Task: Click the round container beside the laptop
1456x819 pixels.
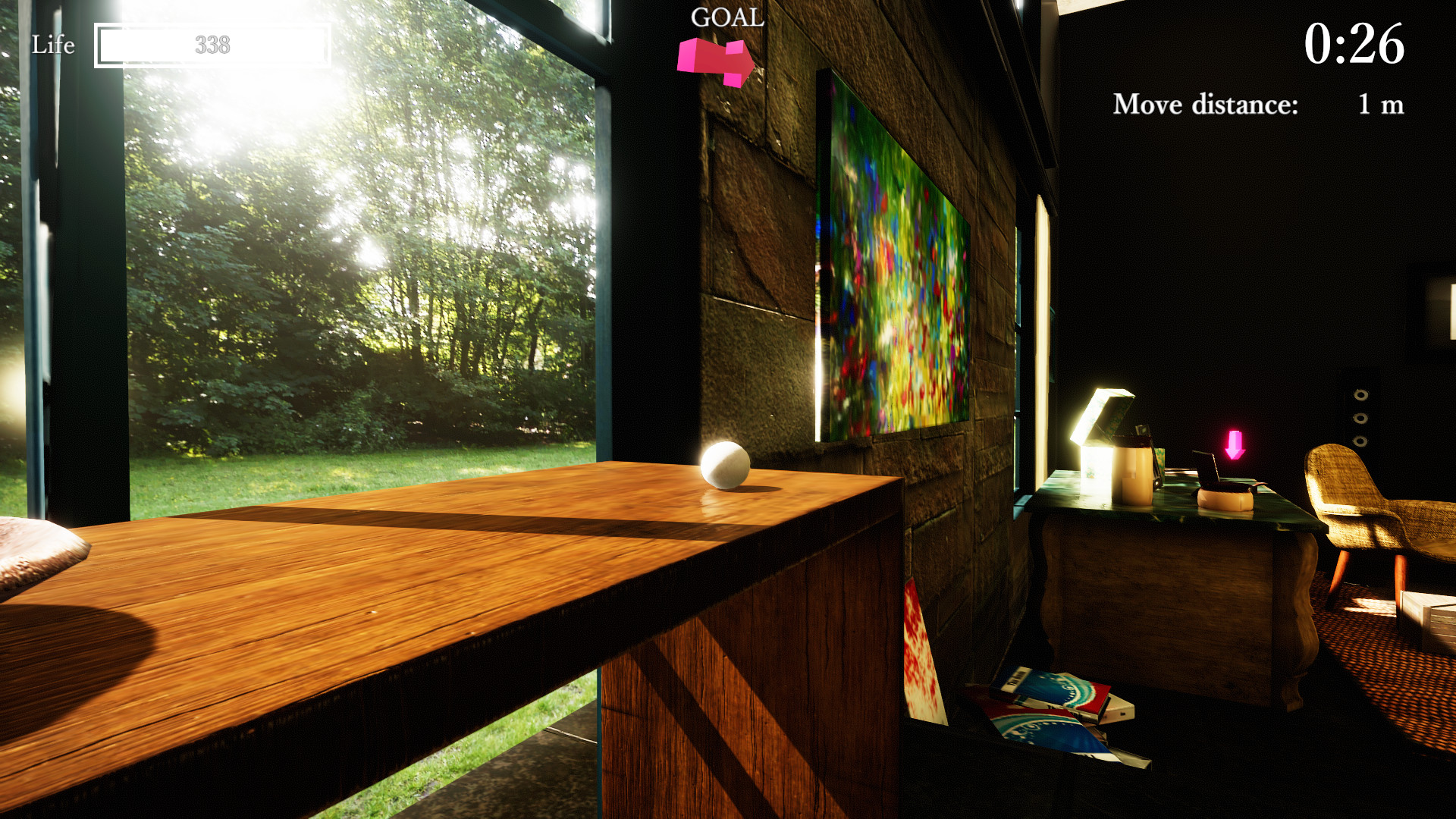Action: pos(1224,498)
